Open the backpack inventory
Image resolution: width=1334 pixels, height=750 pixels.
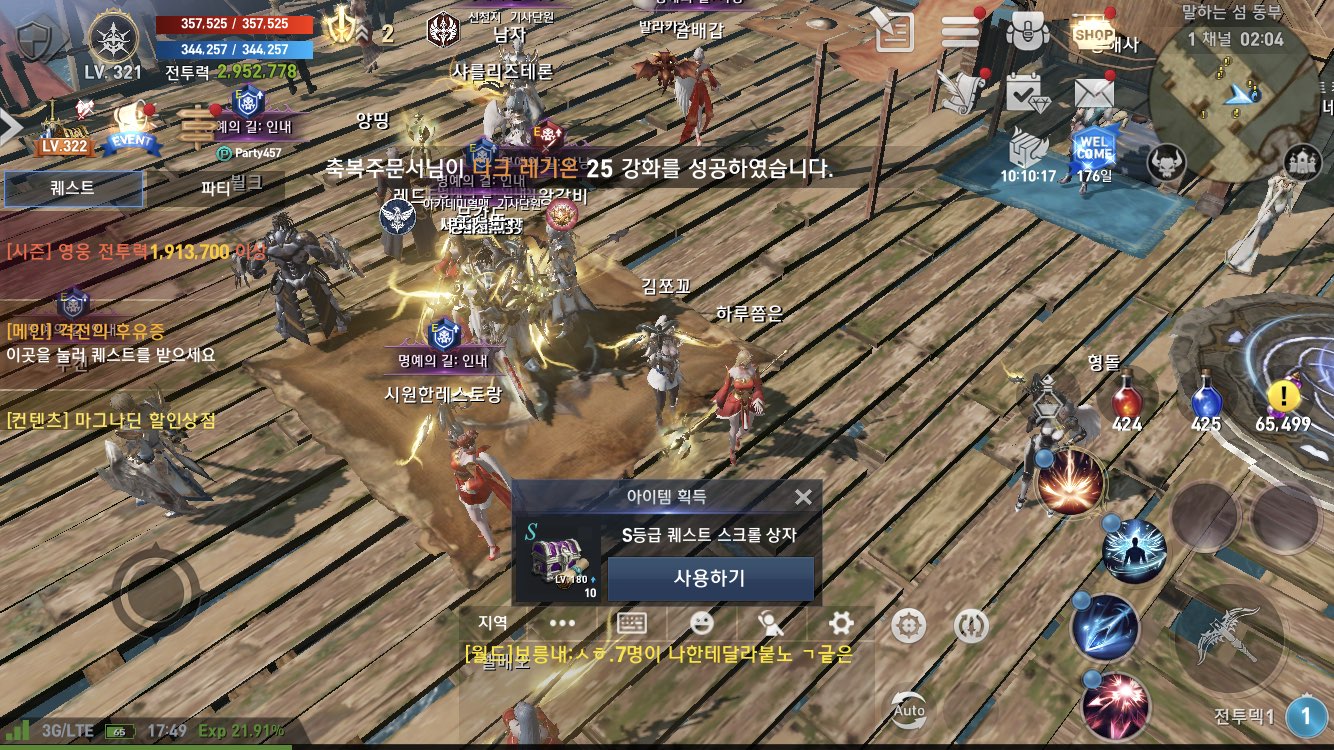point(1025,33)
